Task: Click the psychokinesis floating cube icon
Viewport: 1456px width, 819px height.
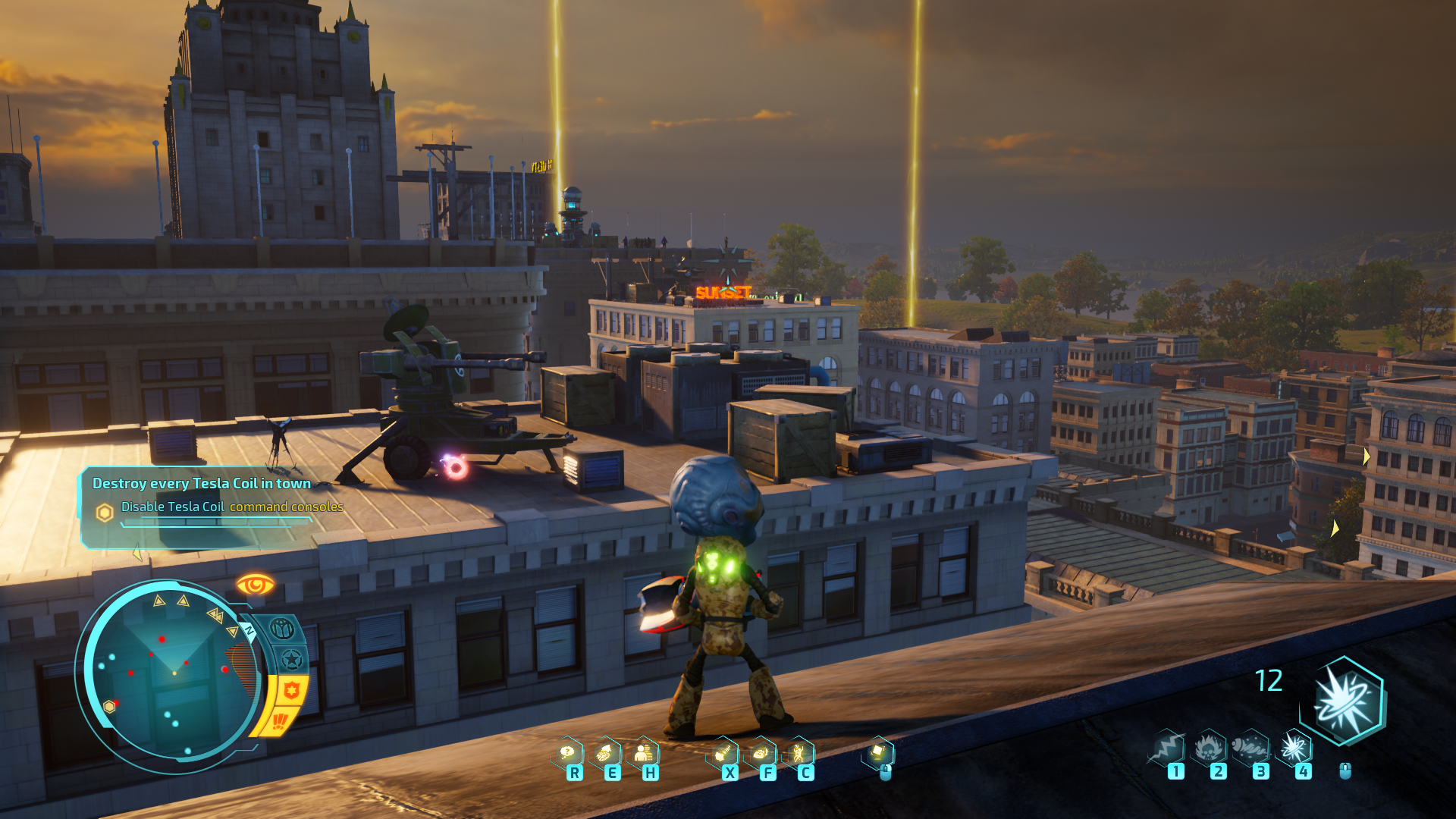Action: 878,752
